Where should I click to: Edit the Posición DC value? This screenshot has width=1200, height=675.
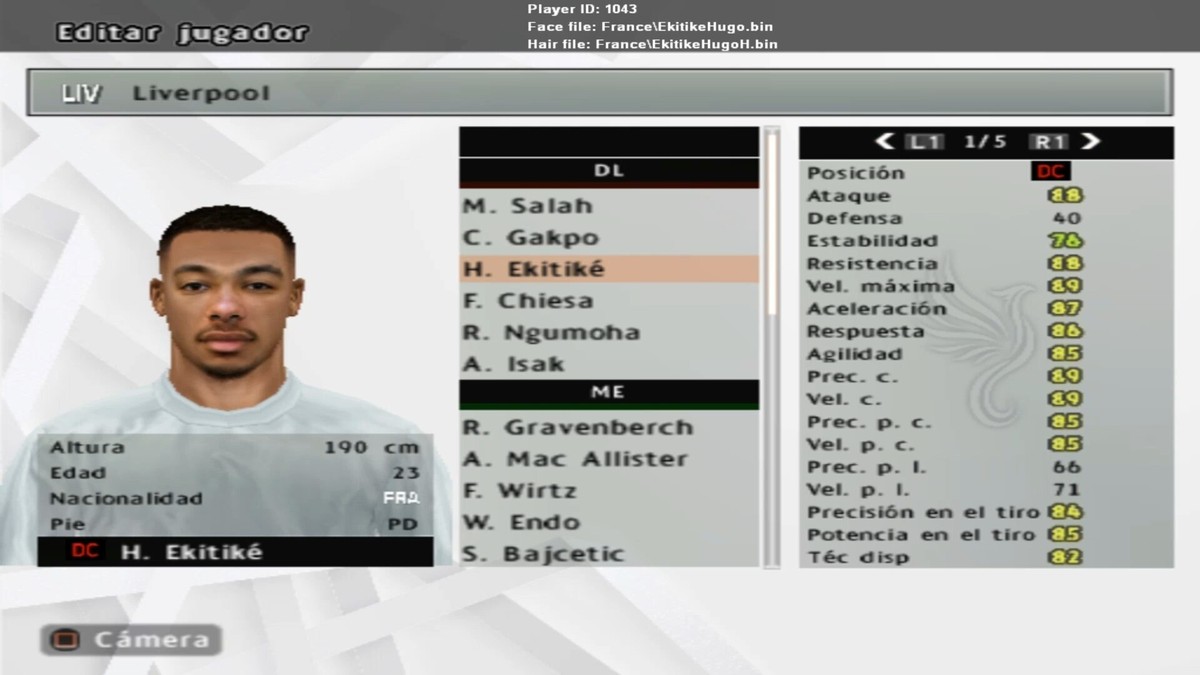[1050, 172]
